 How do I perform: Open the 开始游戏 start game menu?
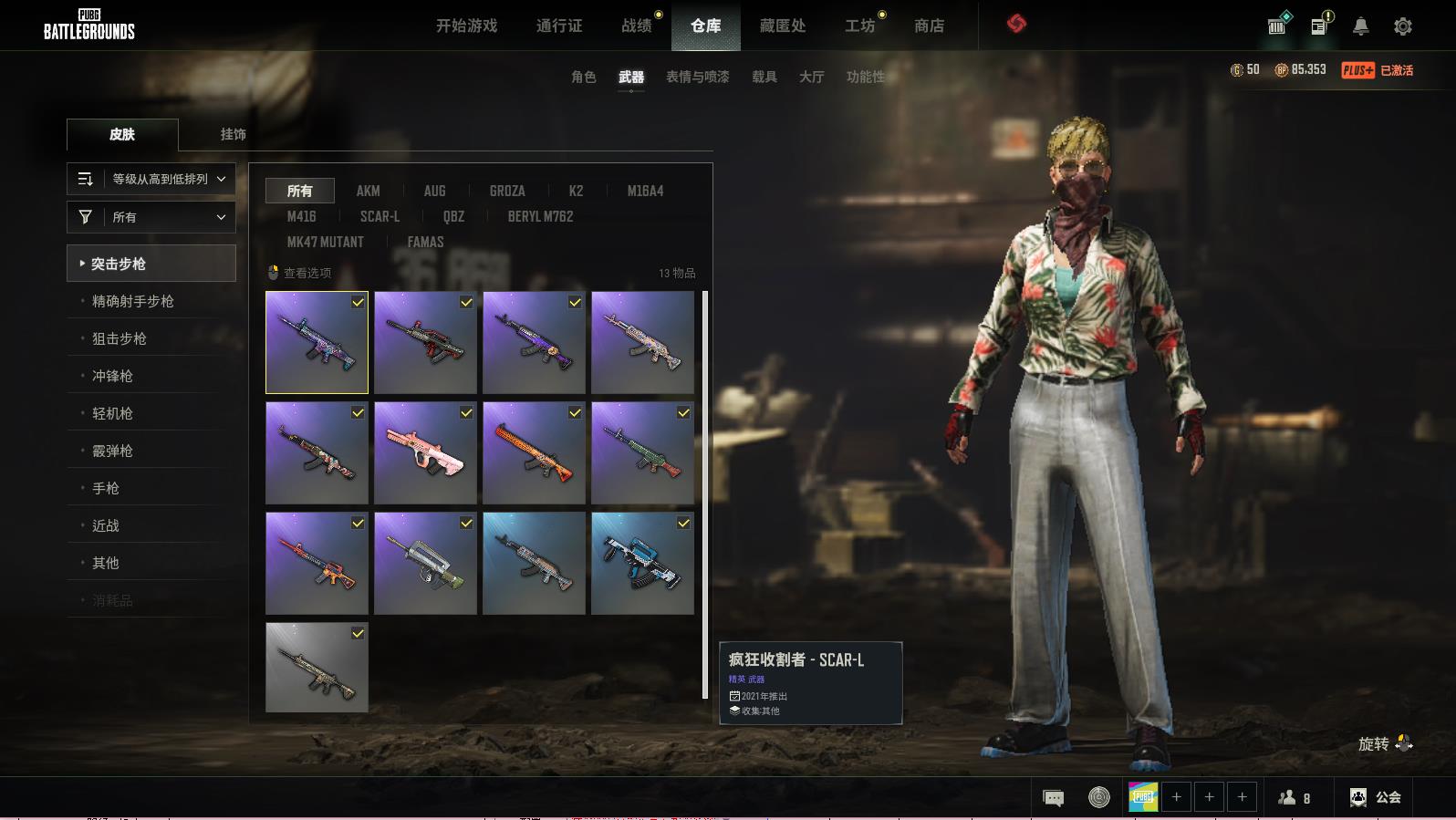[x=466, y=26]
